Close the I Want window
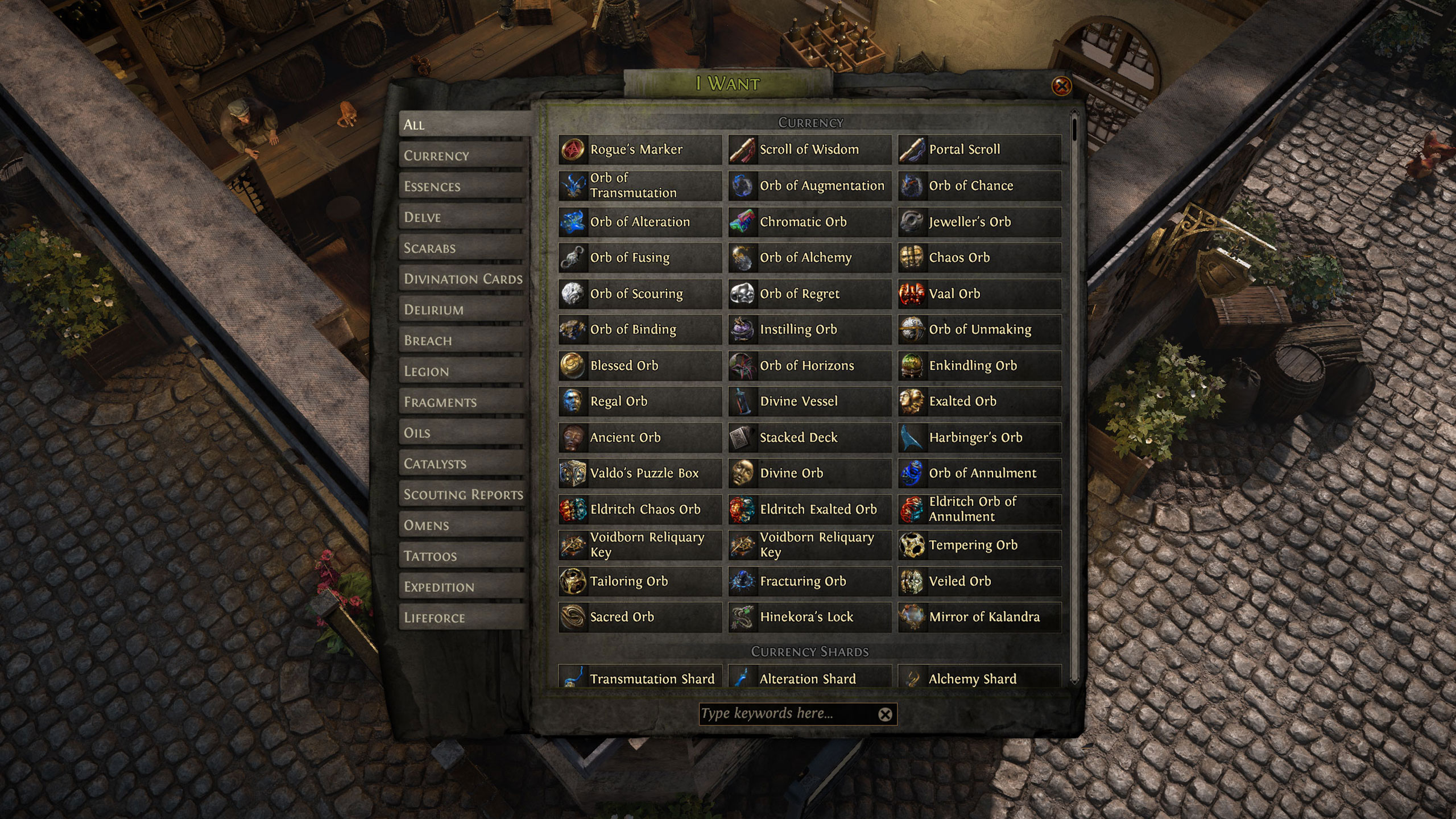This screenshot has width=1456, height=819. [x=1061, y=86]
